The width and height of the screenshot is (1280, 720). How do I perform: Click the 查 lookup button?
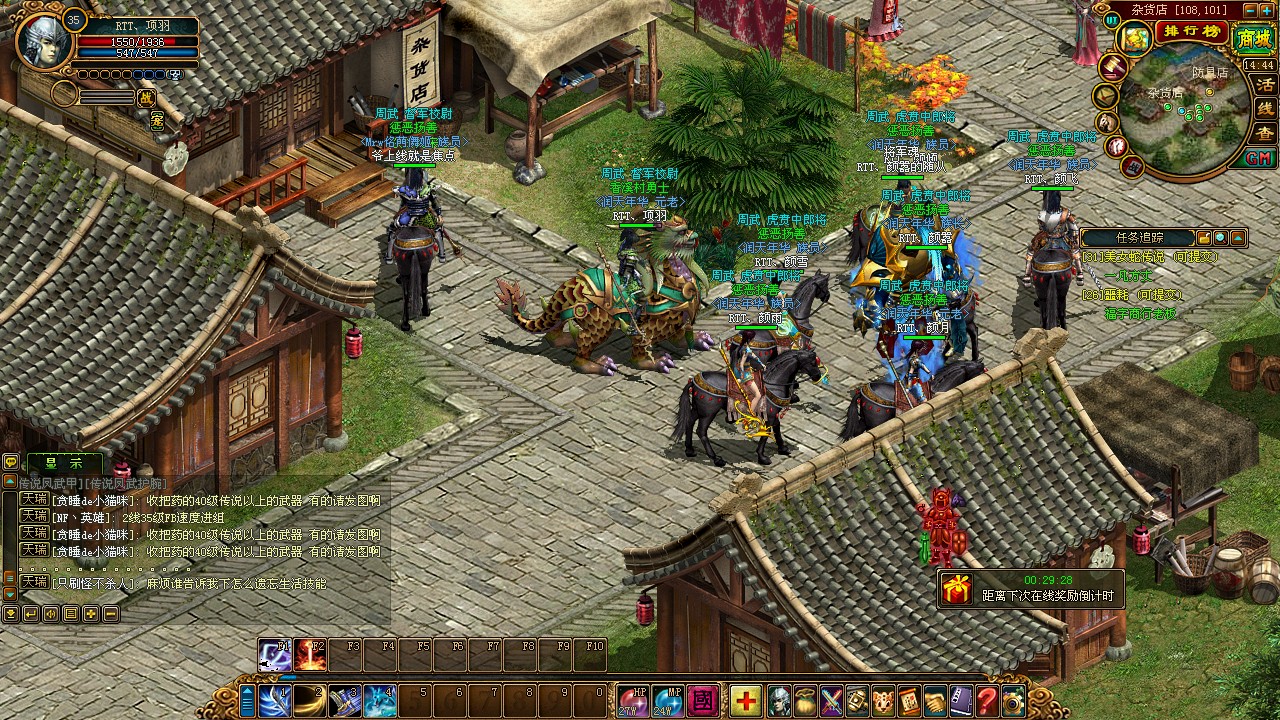pos(1265,133)
